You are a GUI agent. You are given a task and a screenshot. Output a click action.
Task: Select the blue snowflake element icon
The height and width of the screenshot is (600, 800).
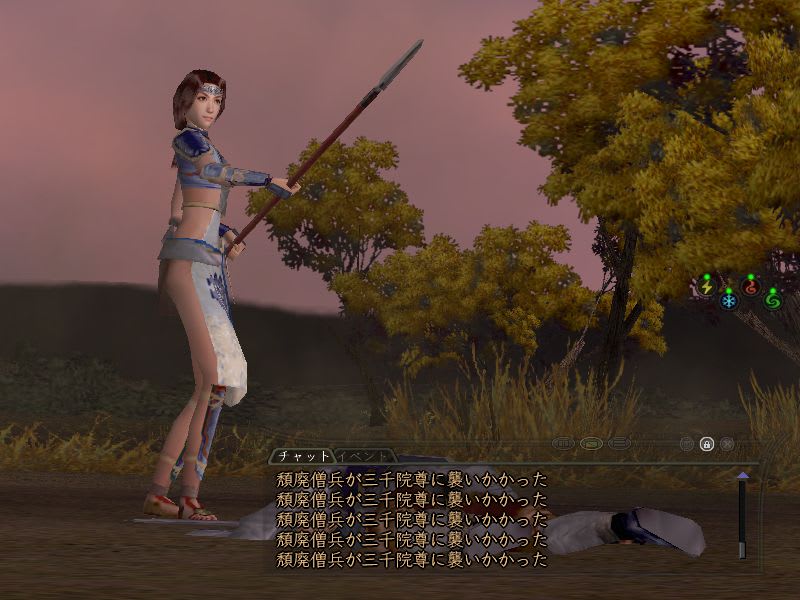[x=728, y=299]
